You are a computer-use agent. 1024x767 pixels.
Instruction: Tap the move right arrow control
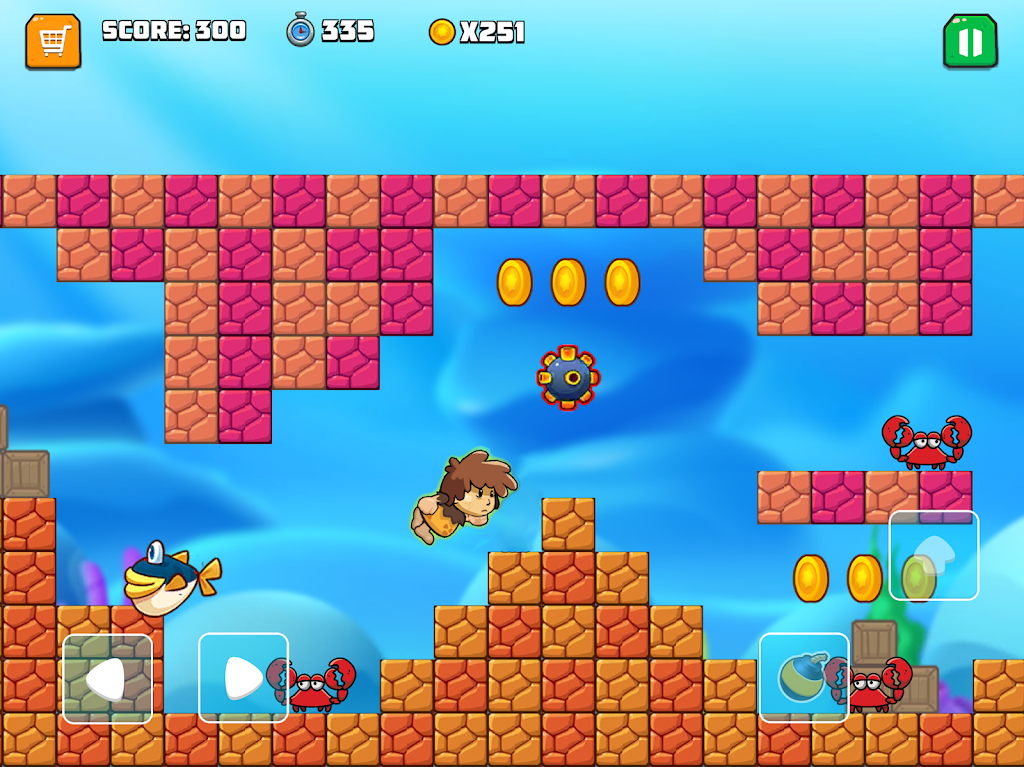click(x=243, y=678)
